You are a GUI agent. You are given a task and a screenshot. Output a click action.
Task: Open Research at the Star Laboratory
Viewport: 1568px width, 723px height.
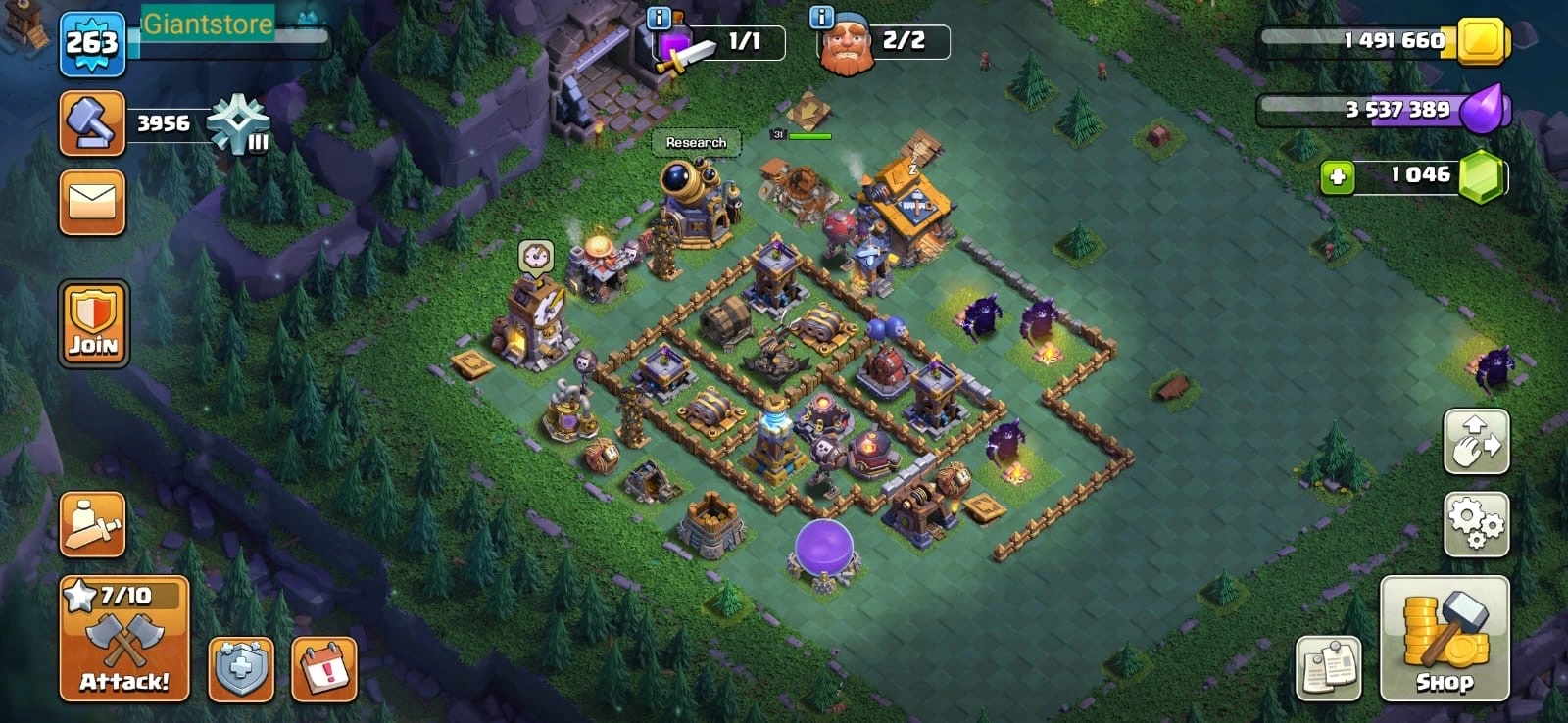tap(695, 143)
